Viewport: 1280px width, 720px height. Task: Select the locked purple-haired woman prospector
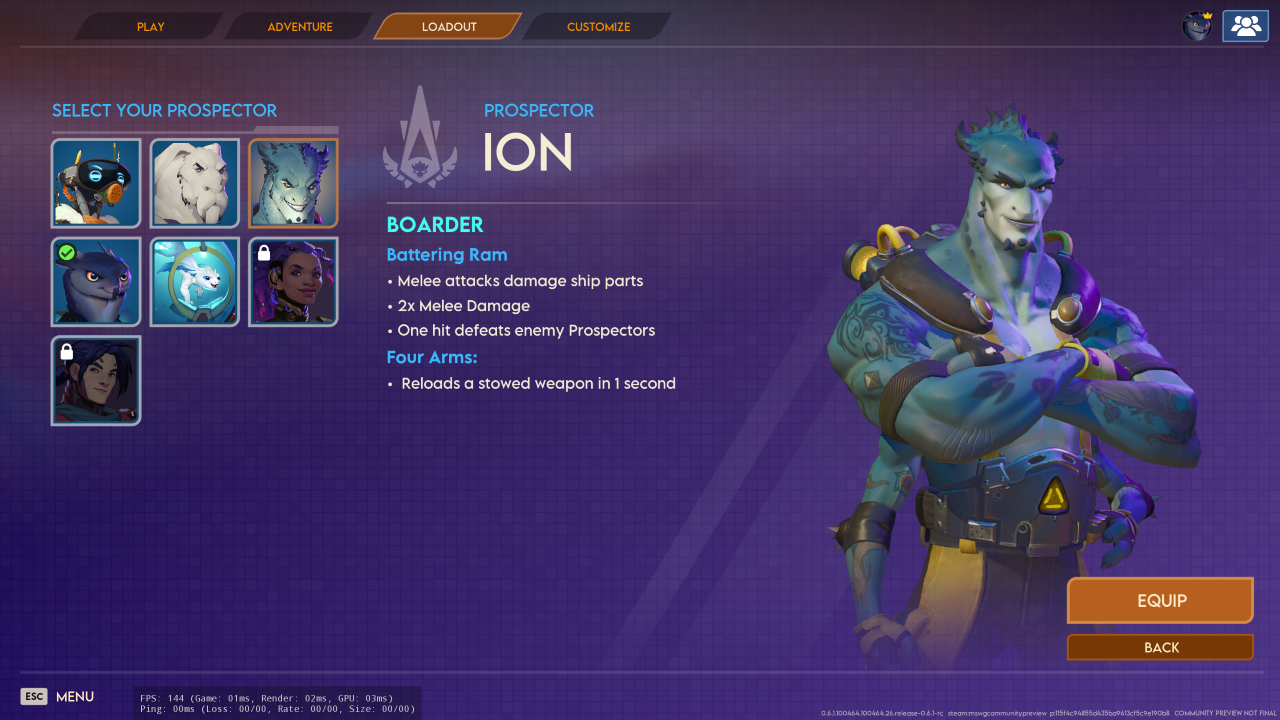(294, 282)
